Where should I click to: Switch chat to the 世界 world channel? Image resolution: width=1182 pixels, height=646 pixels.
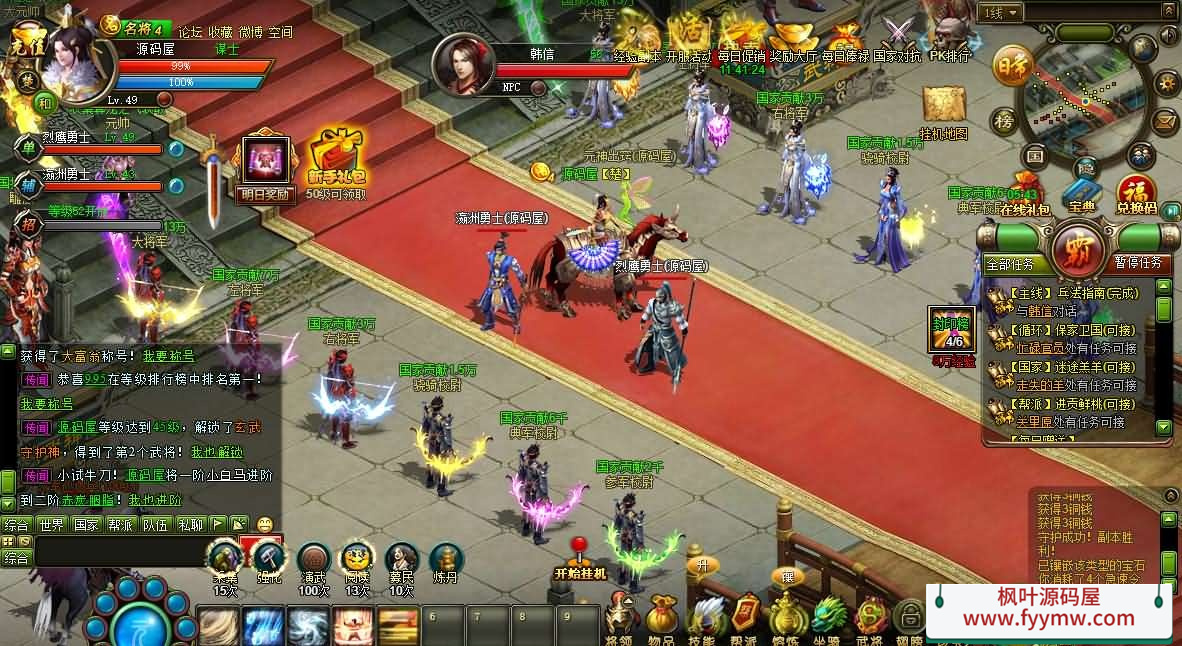[52, 524]
